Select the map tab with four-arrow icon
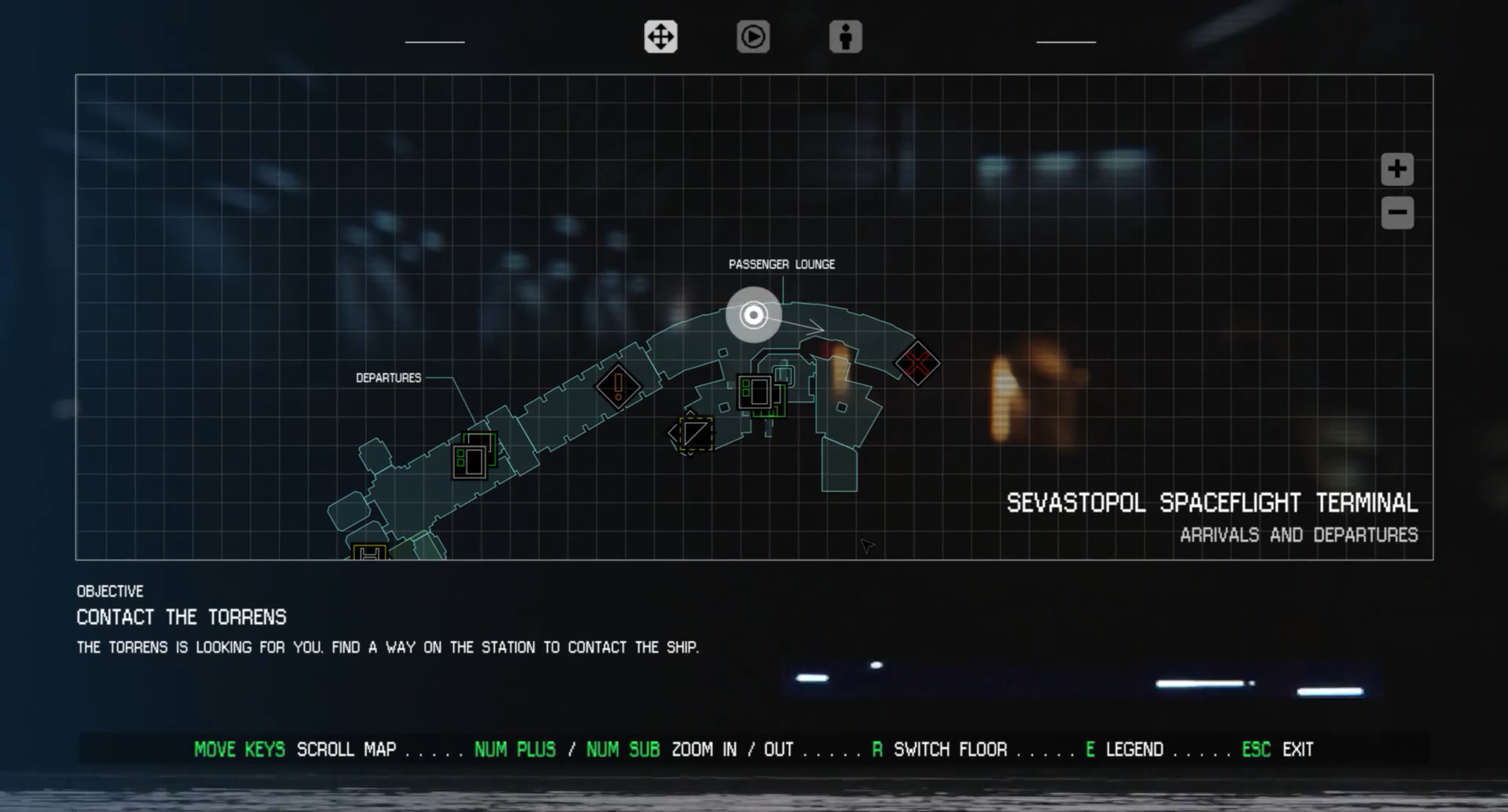Screen dimensions: 1508x812 (x=661, y=37)
